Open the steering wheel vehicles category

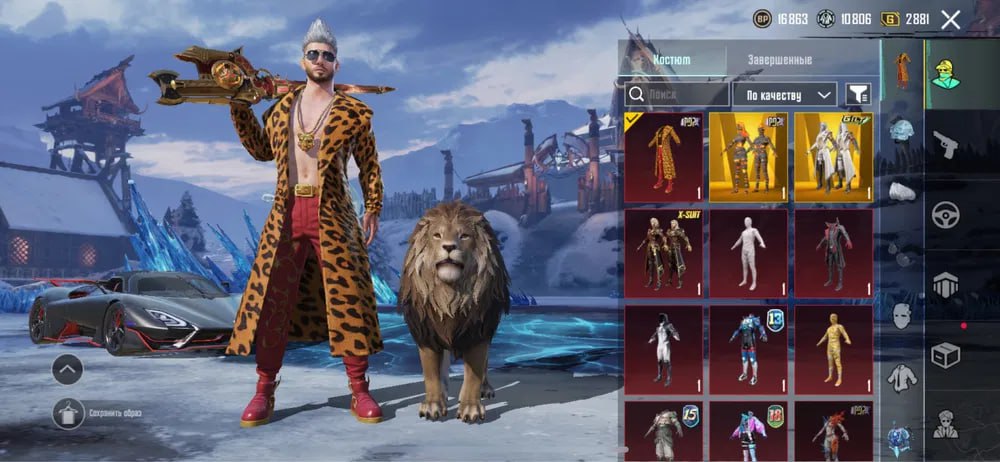point(945,214)
